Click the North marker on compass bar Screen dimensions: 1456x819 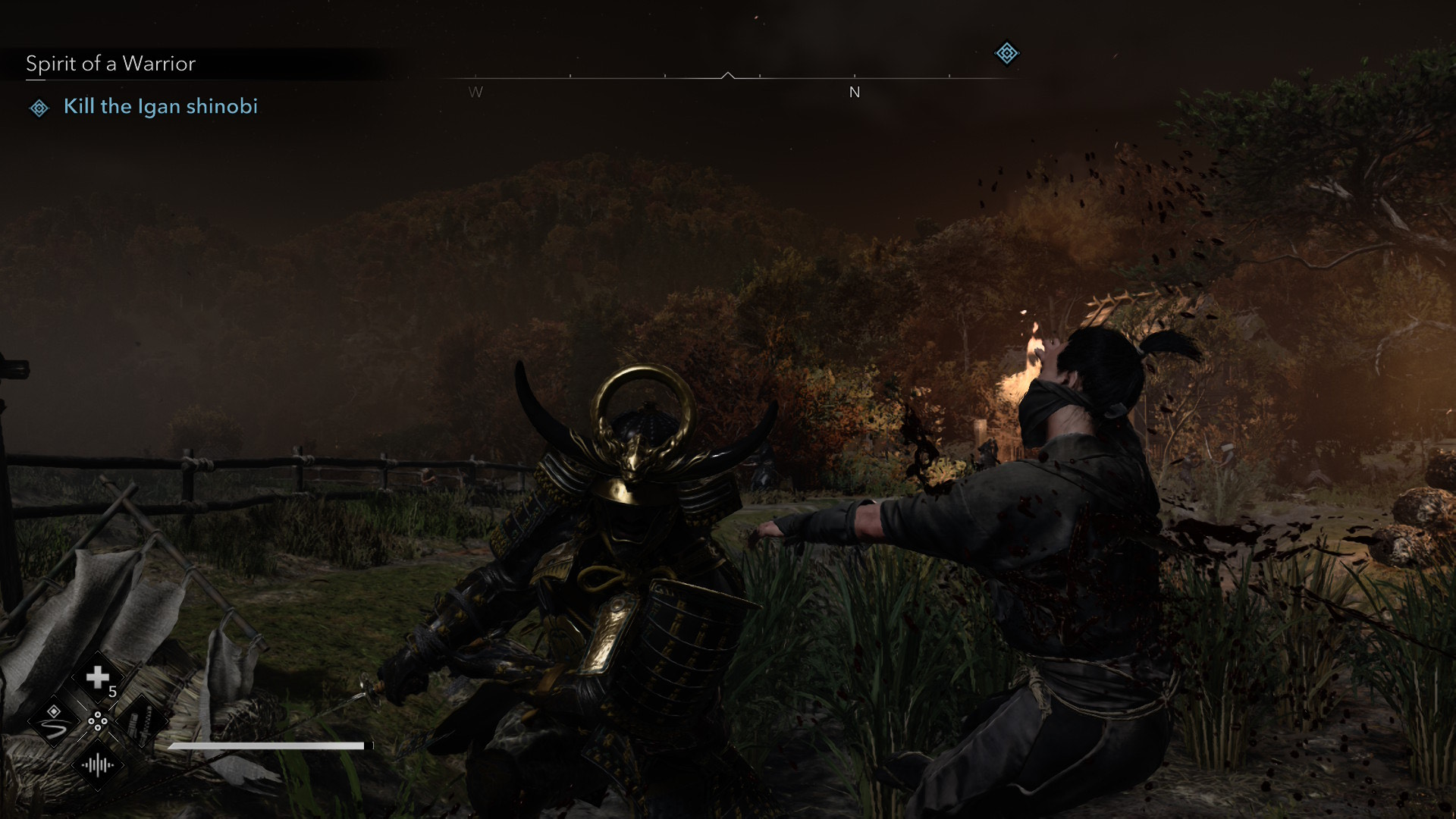855,93
